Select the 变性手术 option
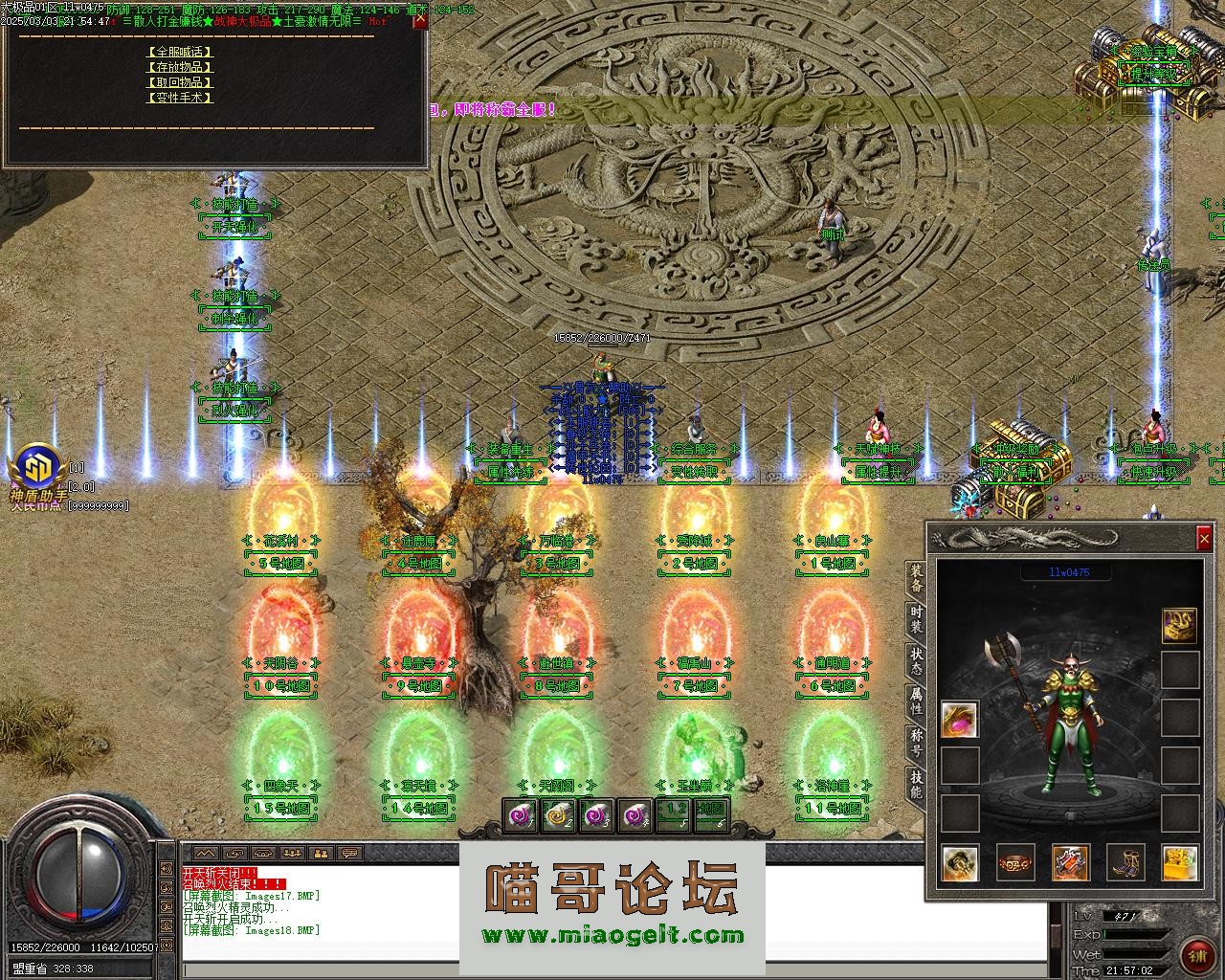Image resolution: width=1225 pixels, height=980 pixels. coord(180,98)
